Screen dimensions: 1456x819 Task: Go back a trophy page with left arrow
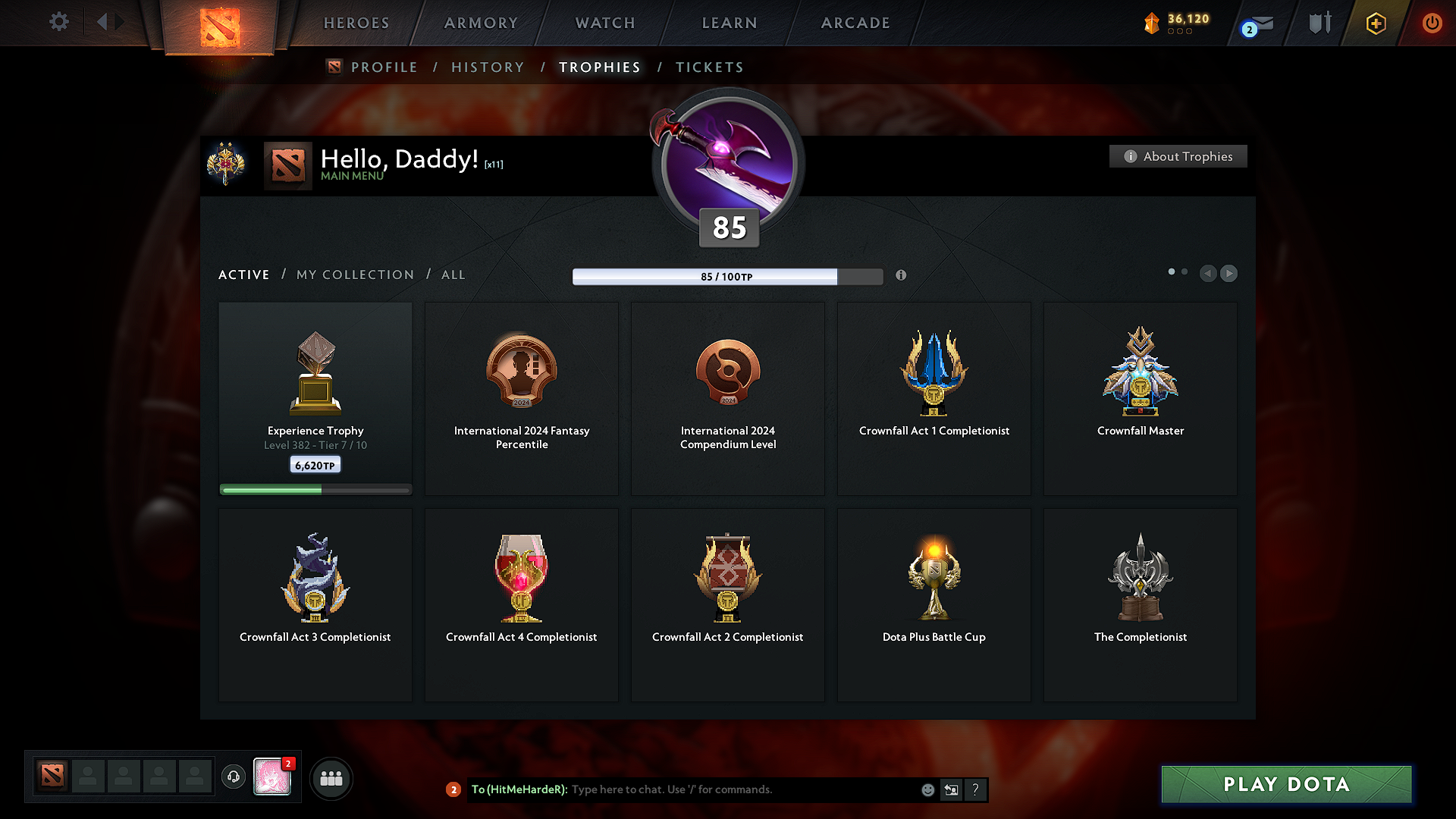click(x=1208, y=274)
